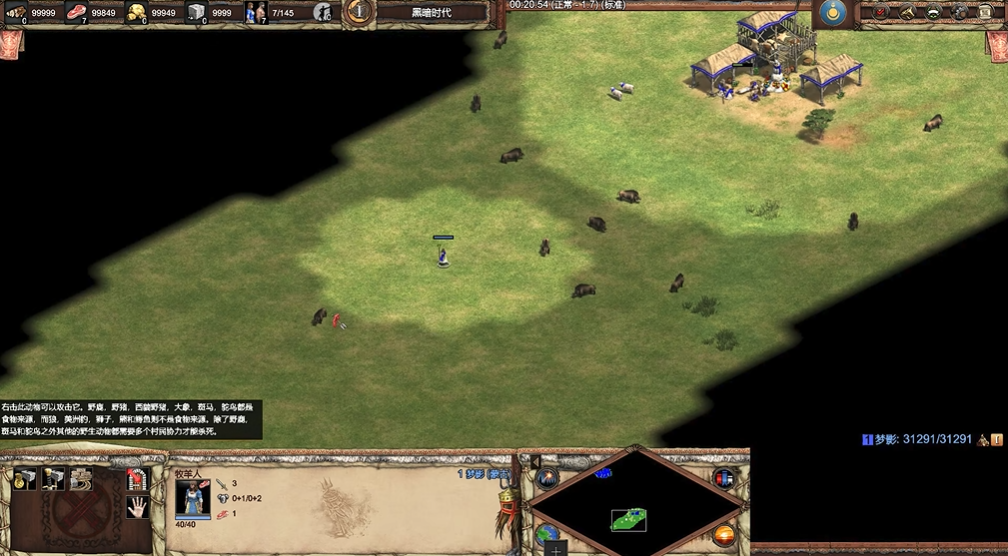Toggle minimap player color flags

click(x=724, y=477)
